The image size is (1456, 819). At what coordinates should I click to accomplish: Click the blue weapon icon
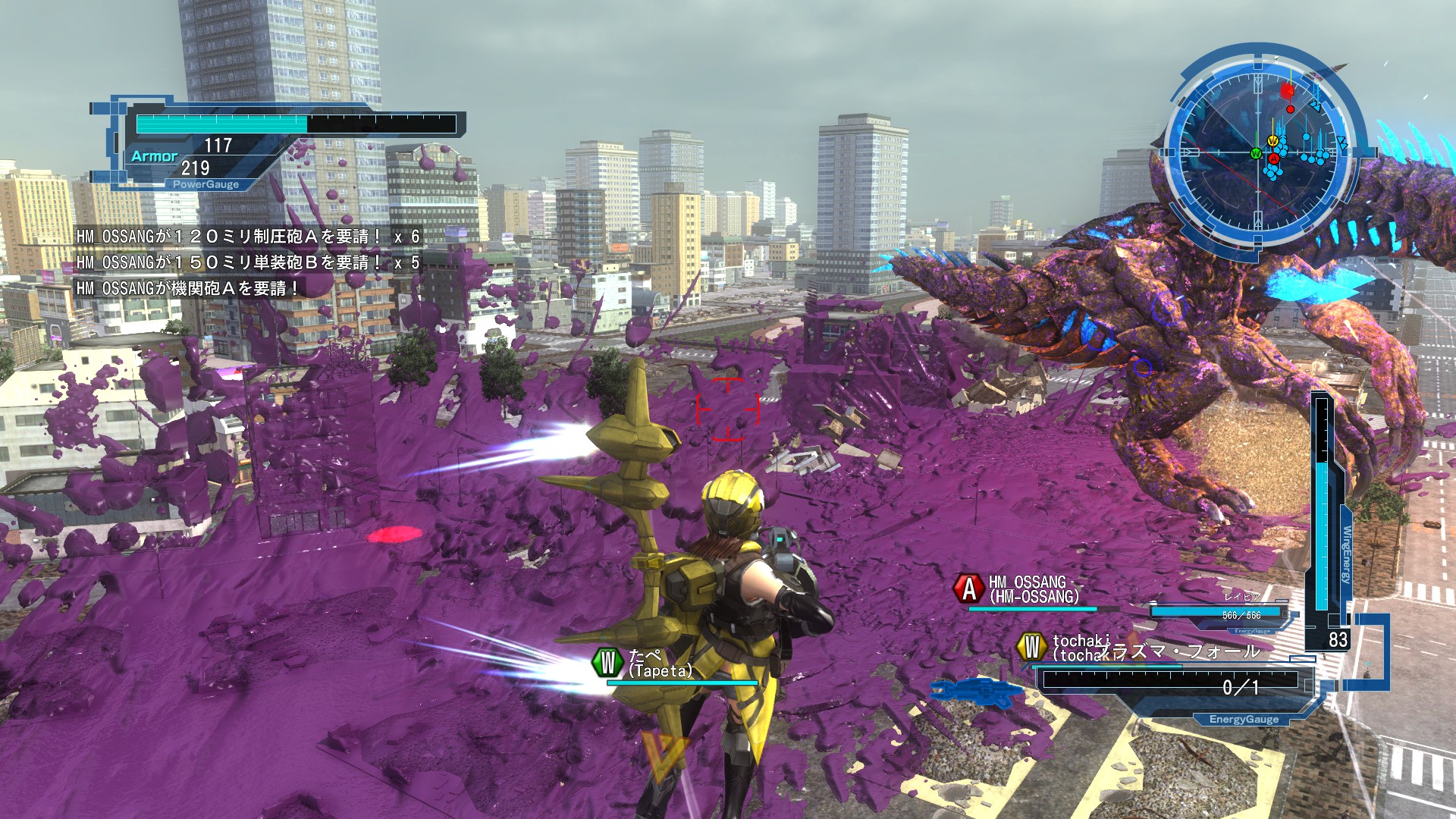pyautogui.click(x=977, y=692)
